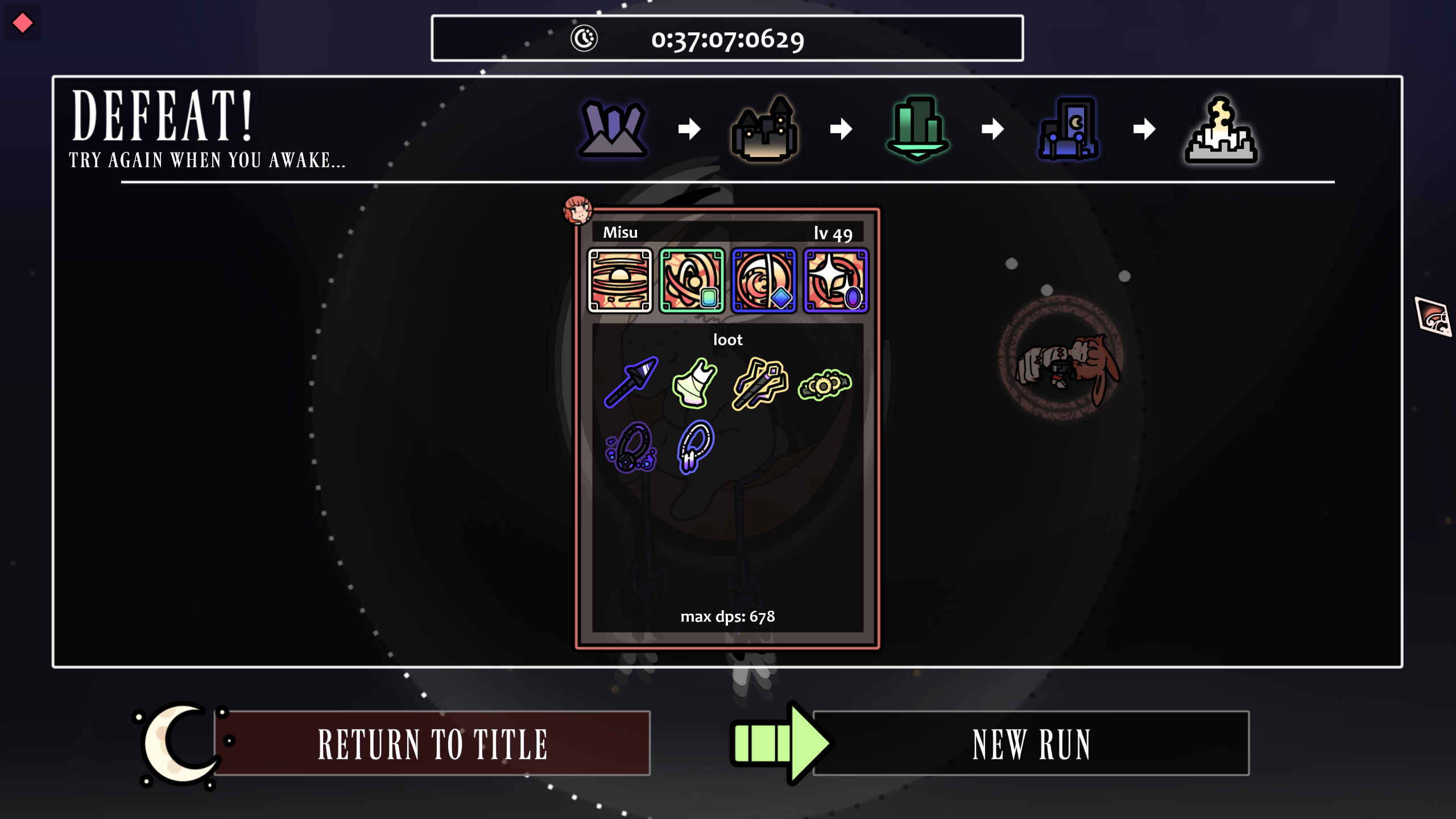Open the card icon at right edge
Image resolution: width=1456 pixels, height=819 pixels.
click(1433, 316)
